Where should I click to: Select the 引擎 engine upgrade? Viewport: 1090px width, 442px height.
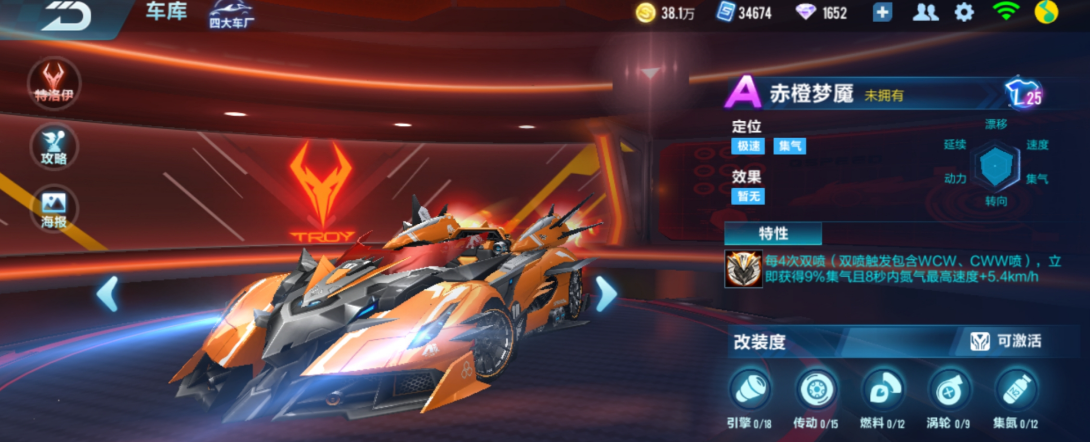[x=752, y=389]
